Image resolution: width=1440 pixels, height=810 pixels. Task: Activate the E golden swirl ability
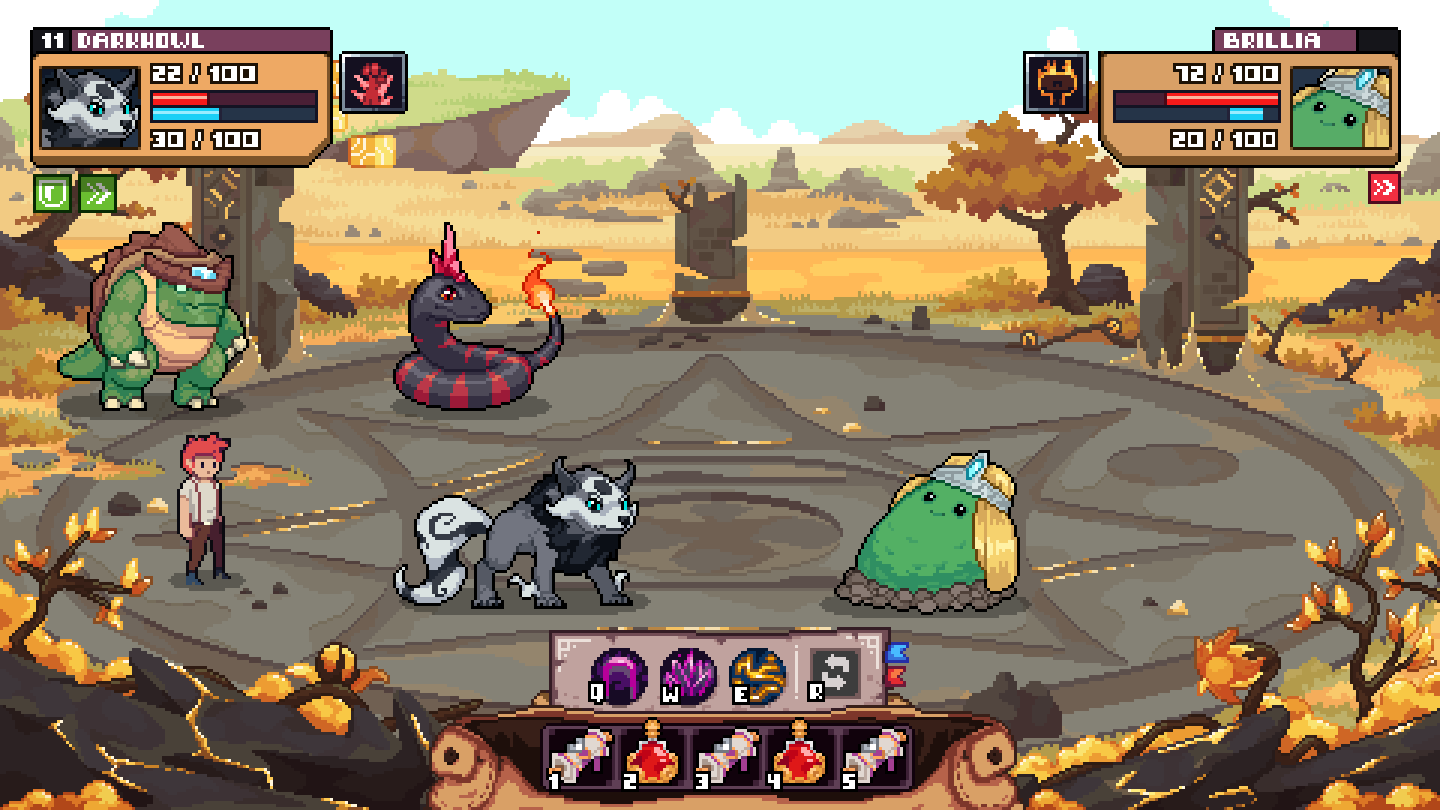(756, 668)
